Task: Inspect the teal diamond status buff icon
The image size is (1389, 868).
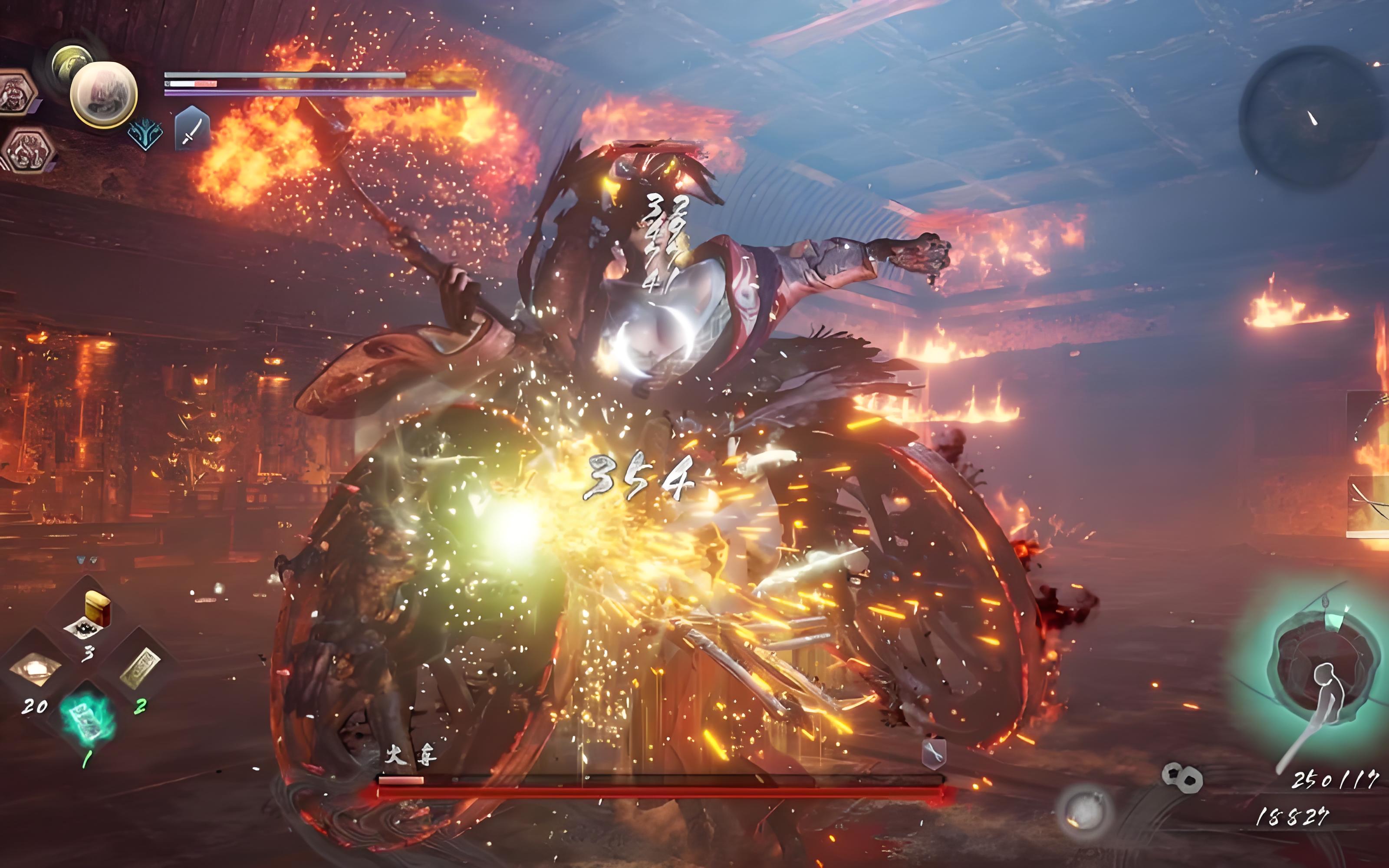Action: (x=145, y=135)
